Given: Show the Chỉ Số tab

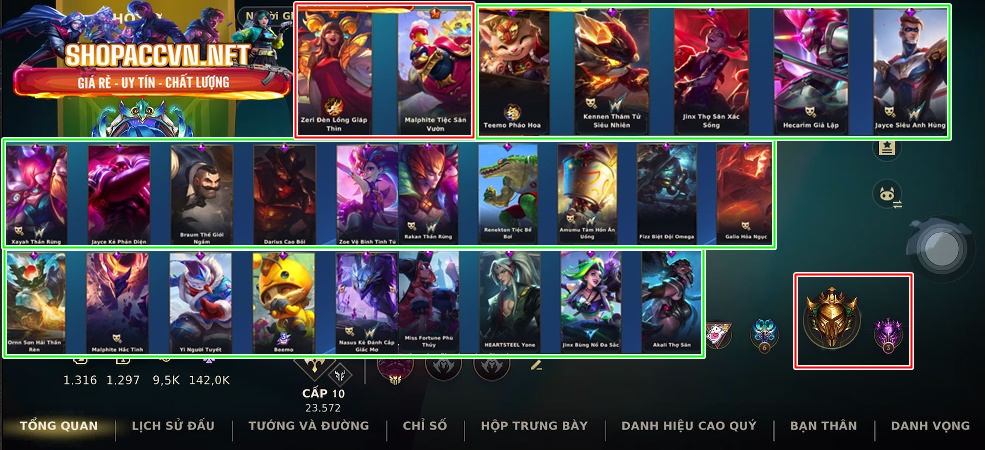Looking at the screenshot, I should 425,426.
